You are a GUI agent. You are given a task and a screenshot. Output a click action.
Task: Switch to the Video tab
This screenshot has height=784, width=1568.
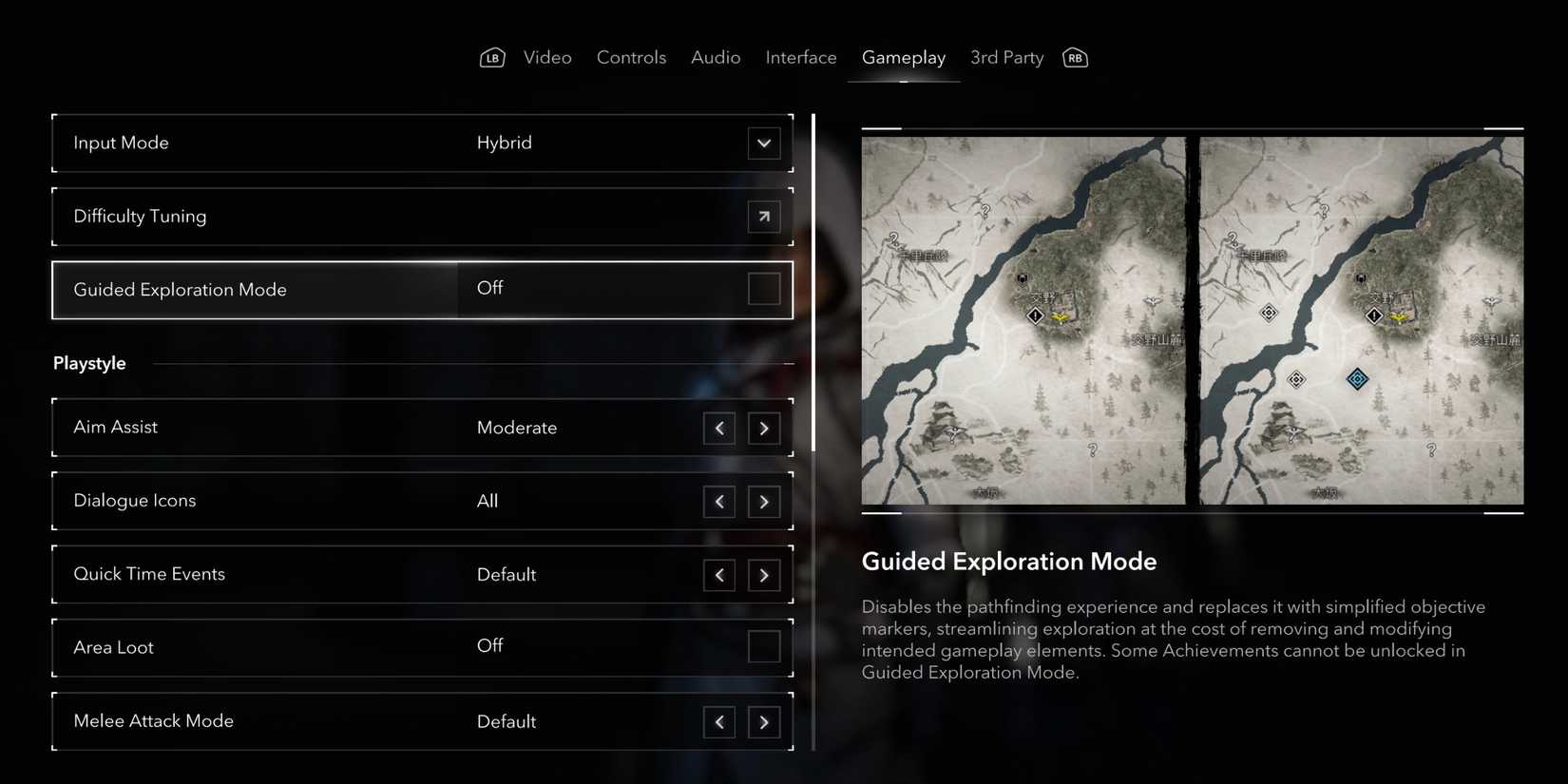[547, 57]
